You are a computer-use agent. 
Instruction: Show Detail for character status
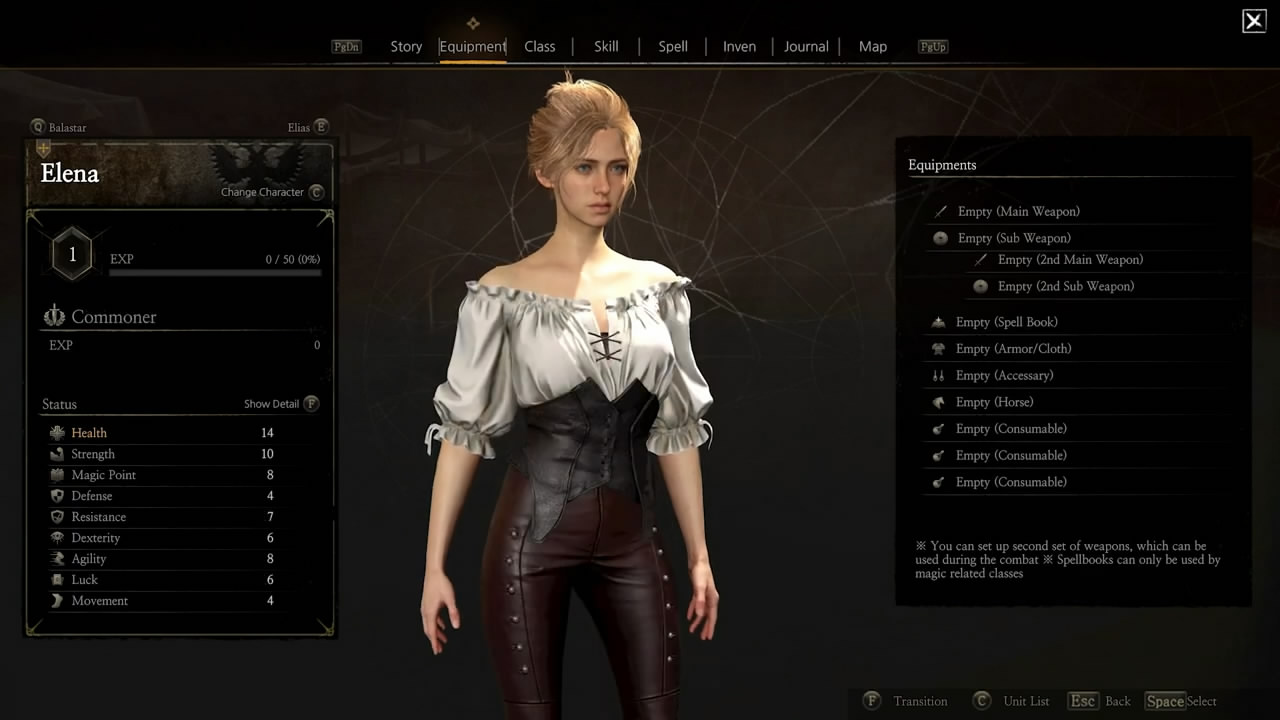coord(281,404)
